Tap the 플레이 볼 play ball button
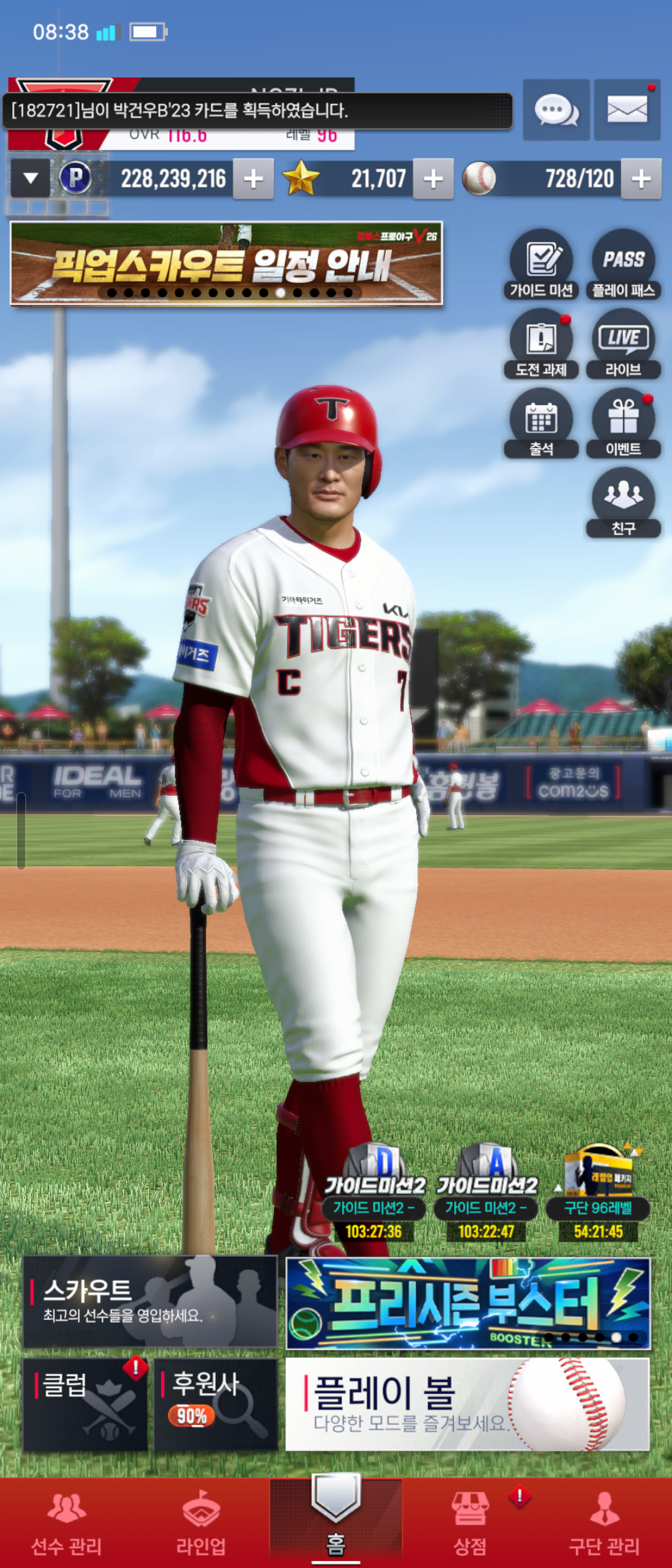This screenshot has height=1568, width=672. tap(467, 1404)
